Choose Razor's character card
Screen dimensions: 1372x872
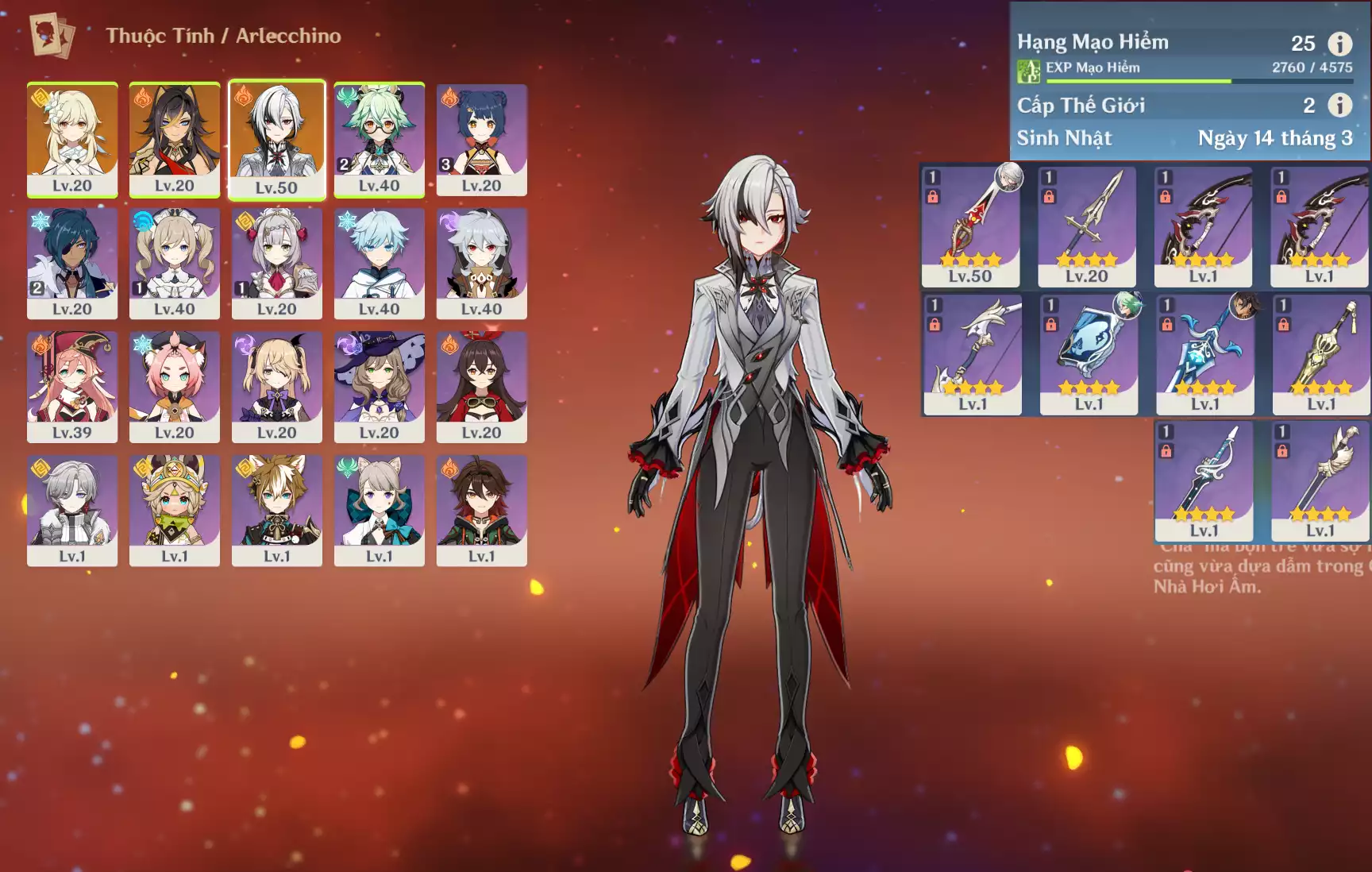coord(481,262)
